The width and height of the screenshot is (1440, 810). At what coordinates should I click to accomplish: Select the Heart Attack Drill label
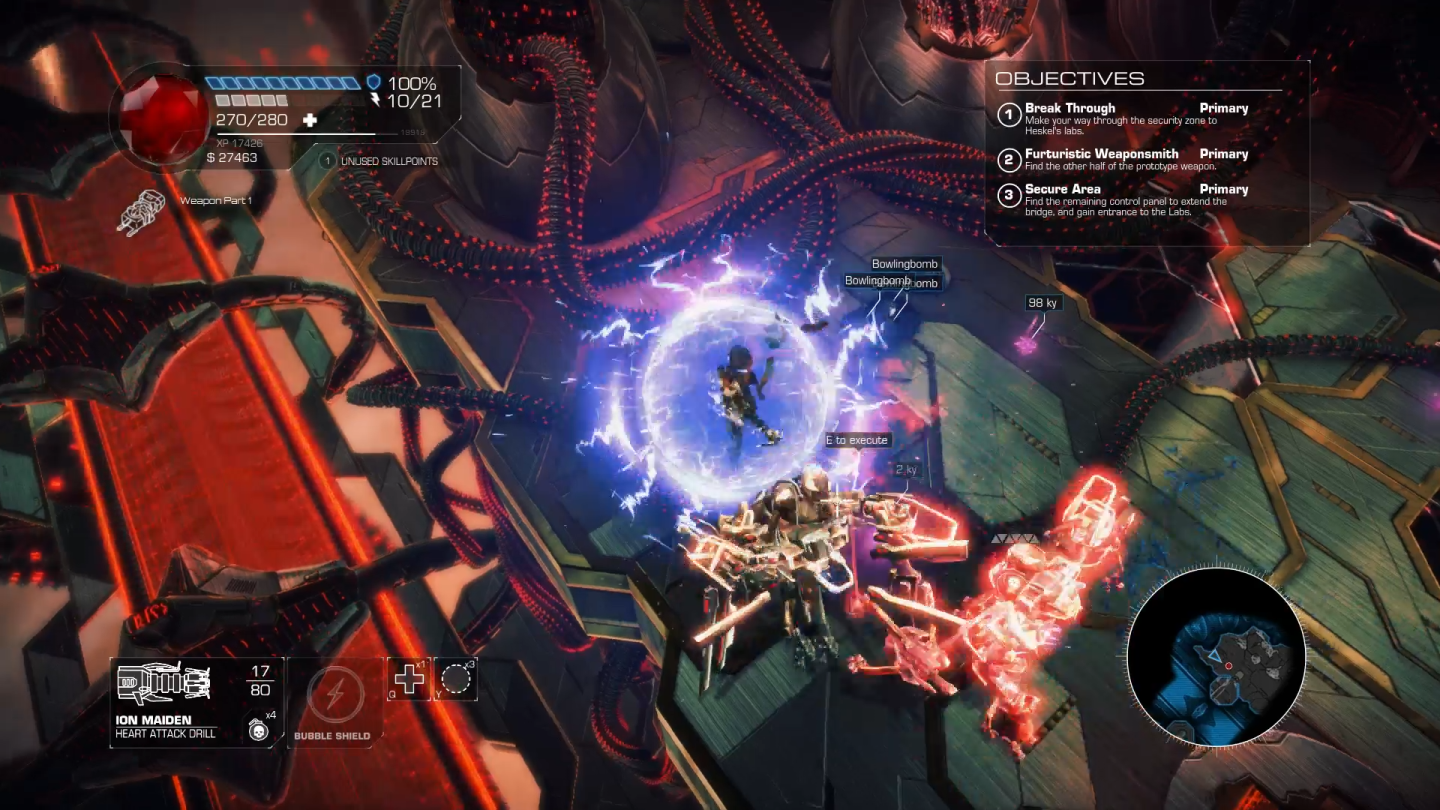click(x=165, y=732)
